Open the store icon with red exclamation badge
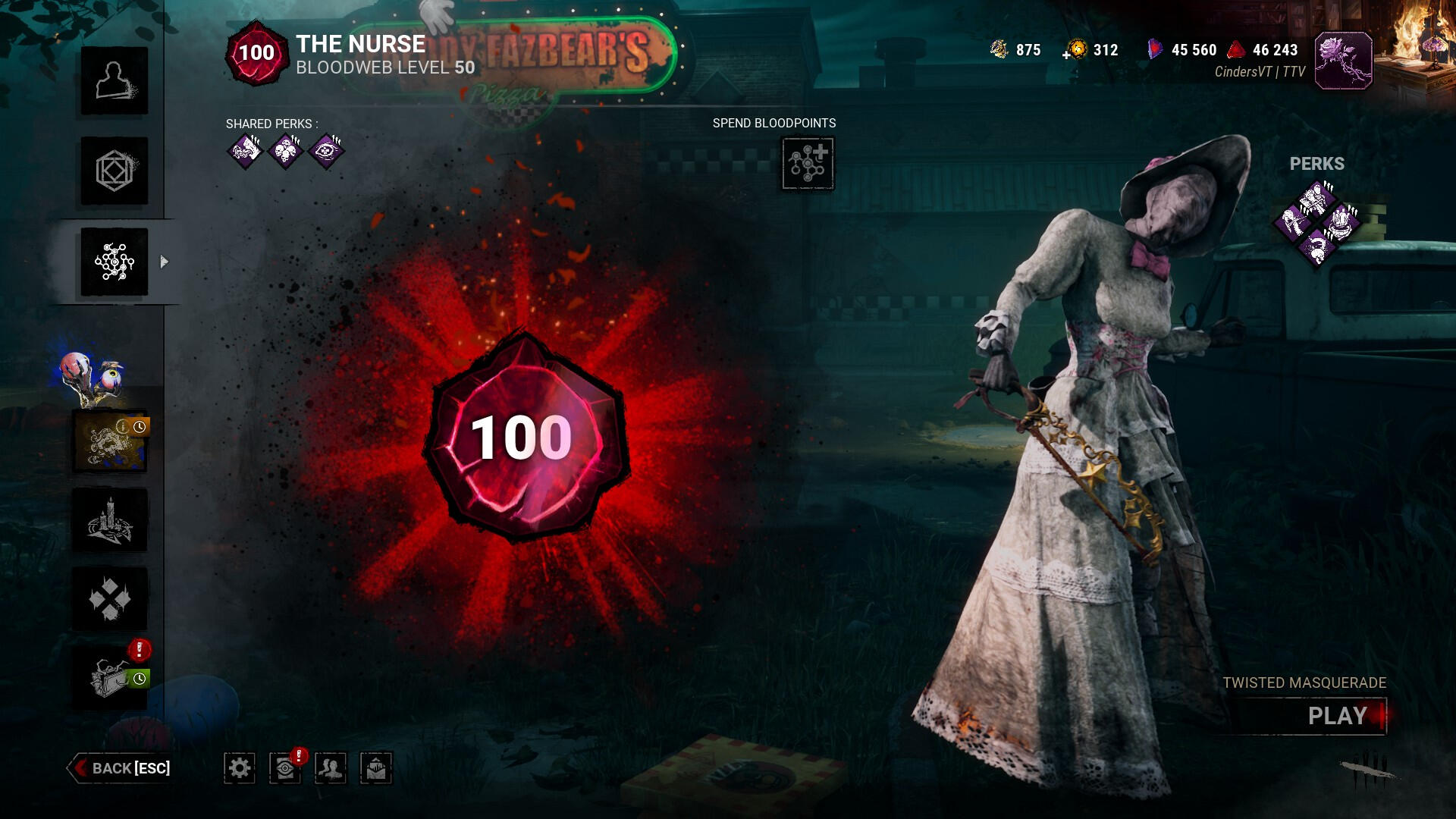The image size is (1456, 819). [111, 677]
